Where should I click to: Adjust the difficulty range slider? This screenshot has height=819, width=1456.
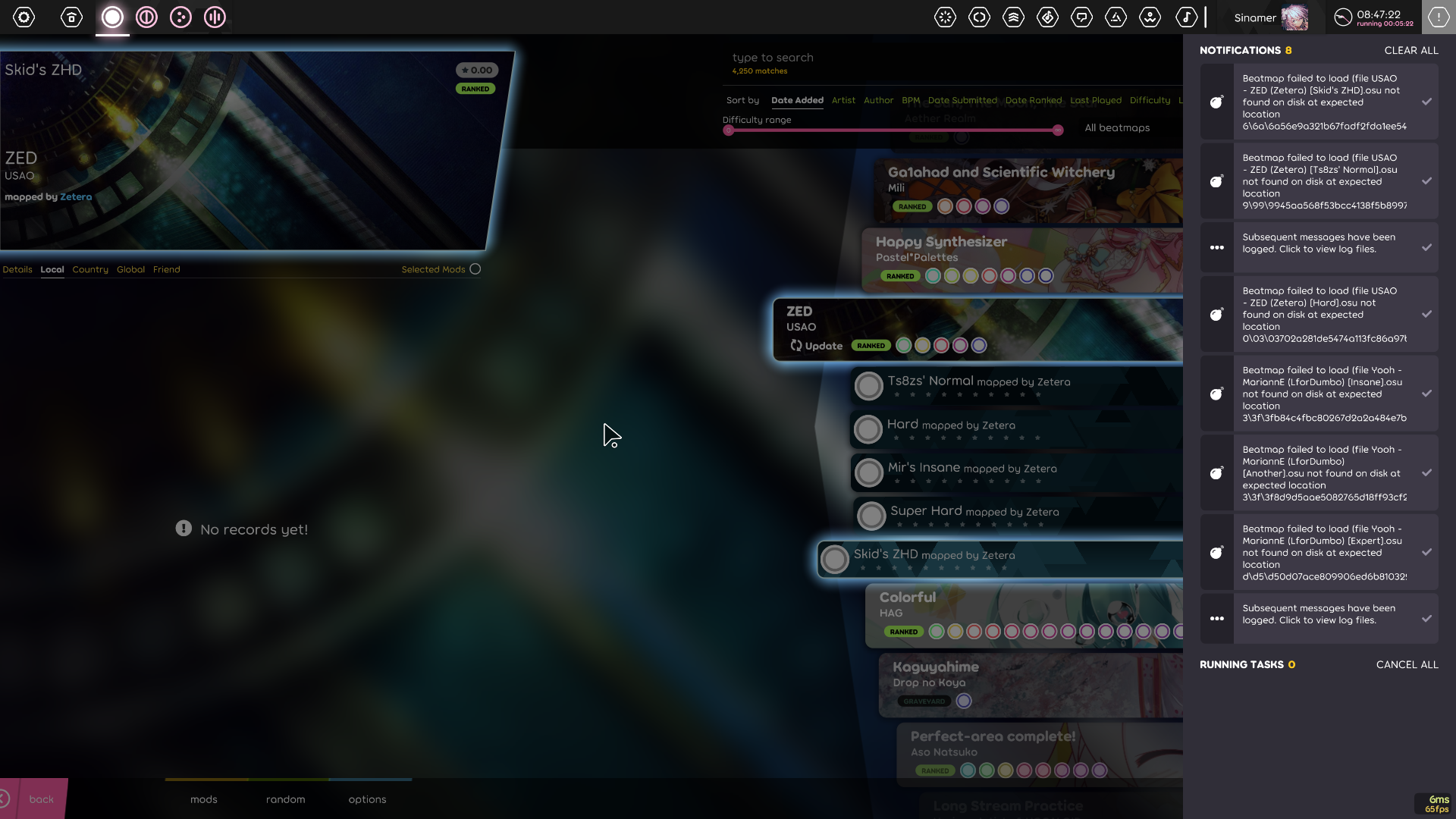point(893,130)
